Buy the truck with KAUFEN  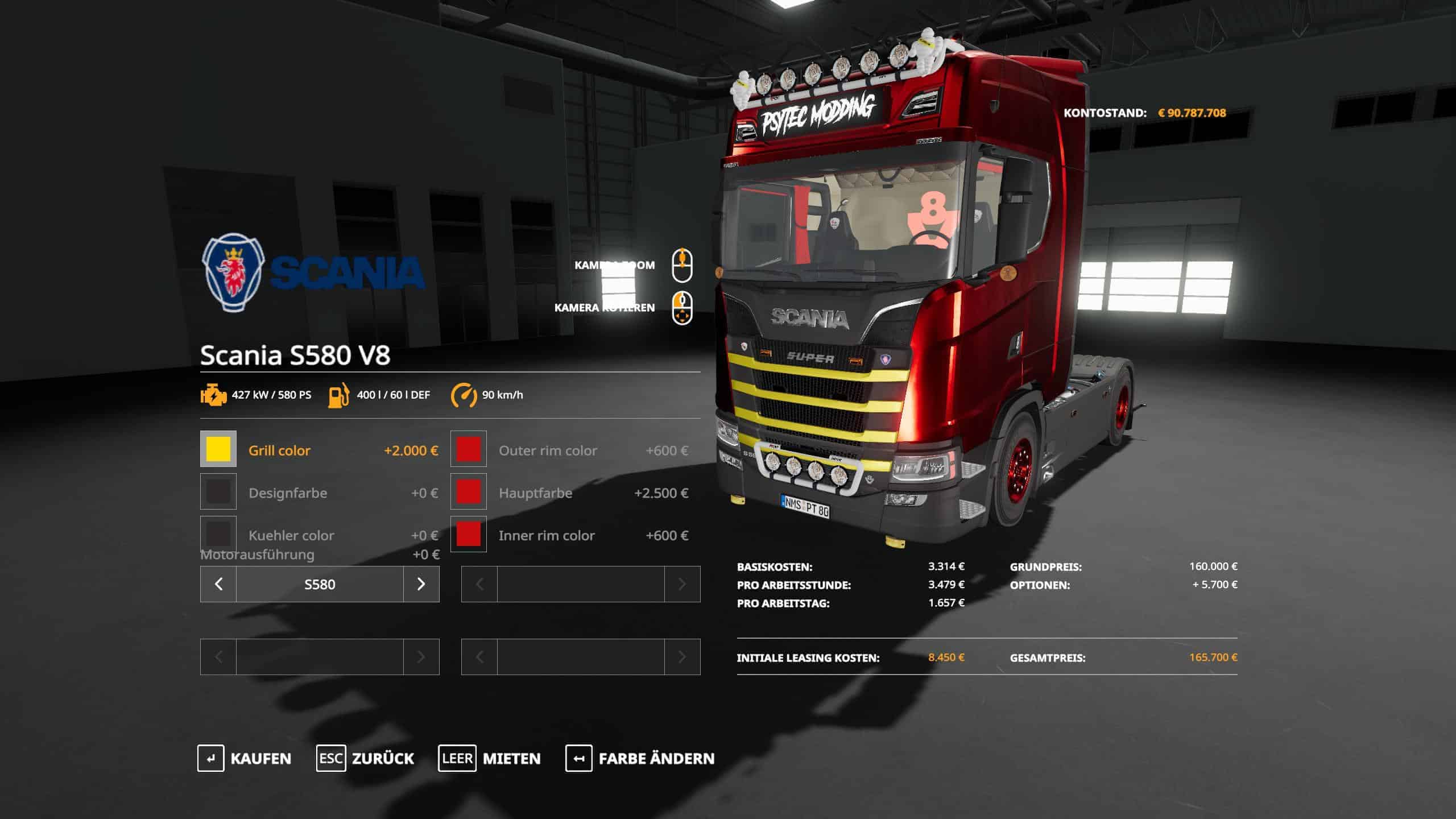[245, 759]
